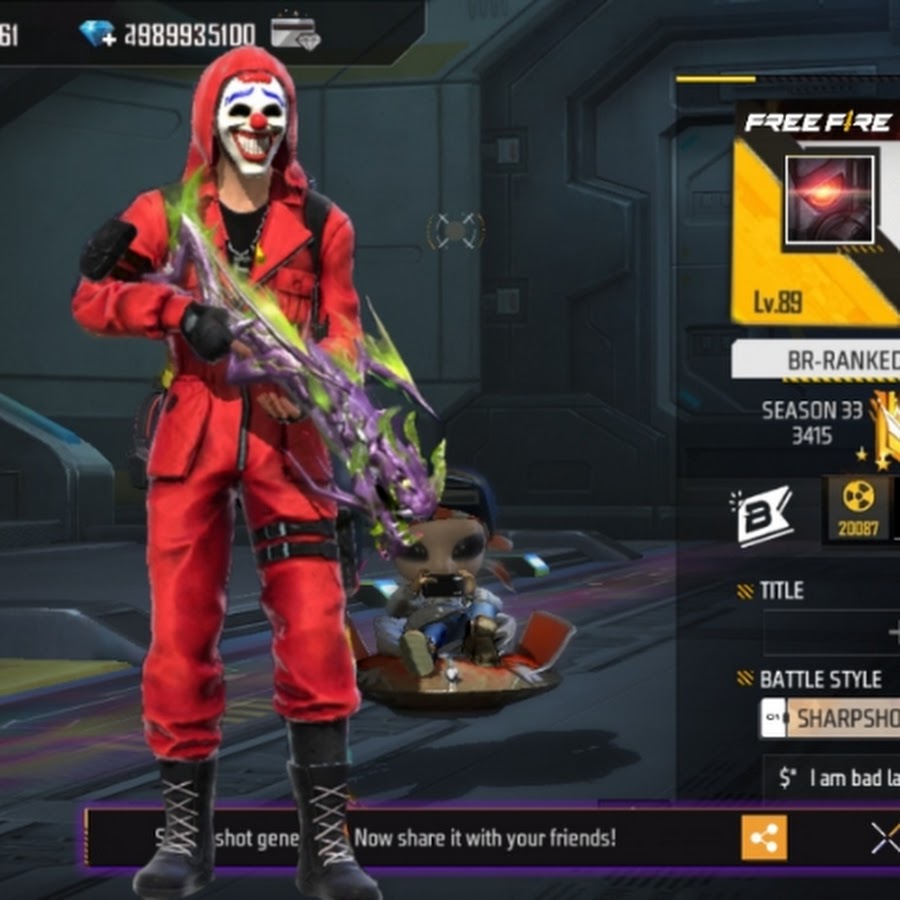
Task: Open the player avatar portrait
Action: pyautogui.click(x=830, y=199)
